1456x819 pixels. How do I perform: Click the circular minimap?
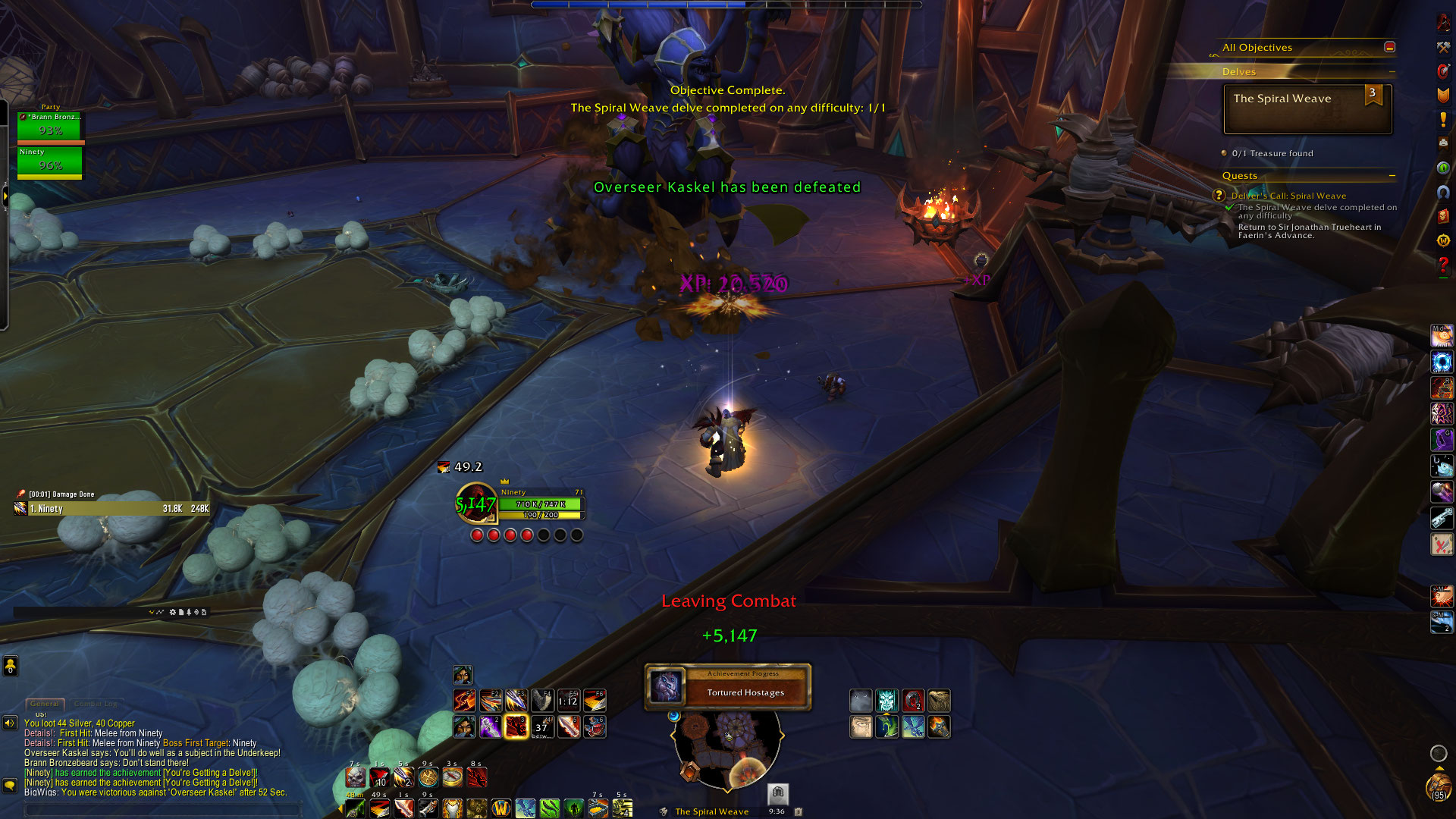pos(726,747)
